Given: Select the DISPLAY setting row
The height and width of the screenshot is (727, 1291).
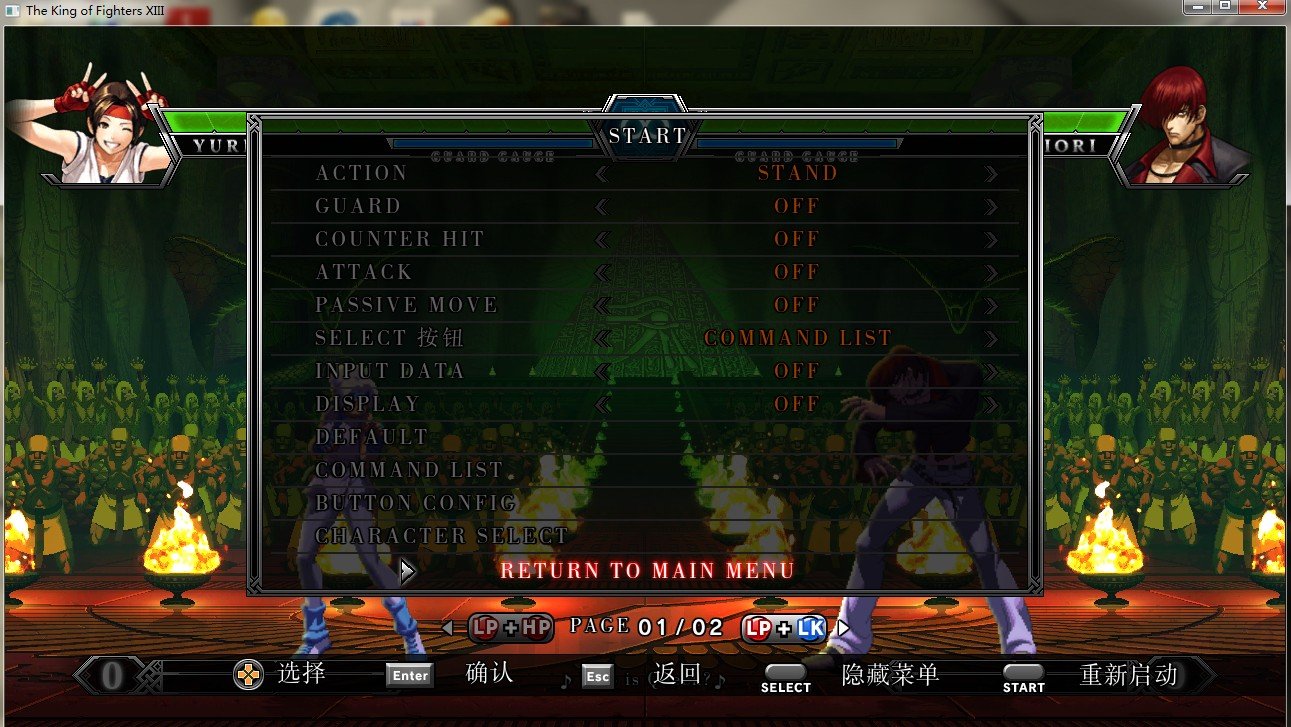Looking at the screenshot, I should pyautogui.click(x=368, y=404).
